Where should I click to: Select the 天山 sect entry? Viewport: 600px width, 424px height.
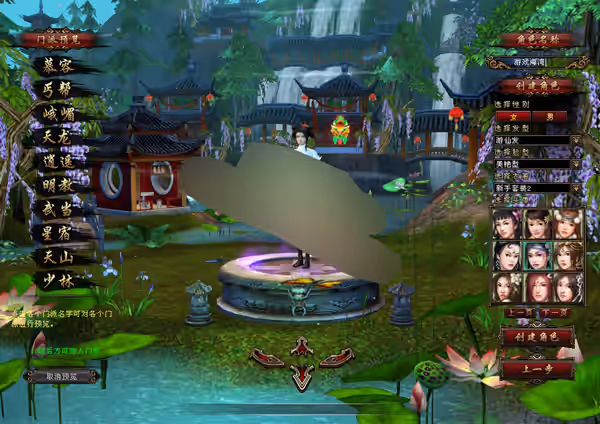coord(58,257)
